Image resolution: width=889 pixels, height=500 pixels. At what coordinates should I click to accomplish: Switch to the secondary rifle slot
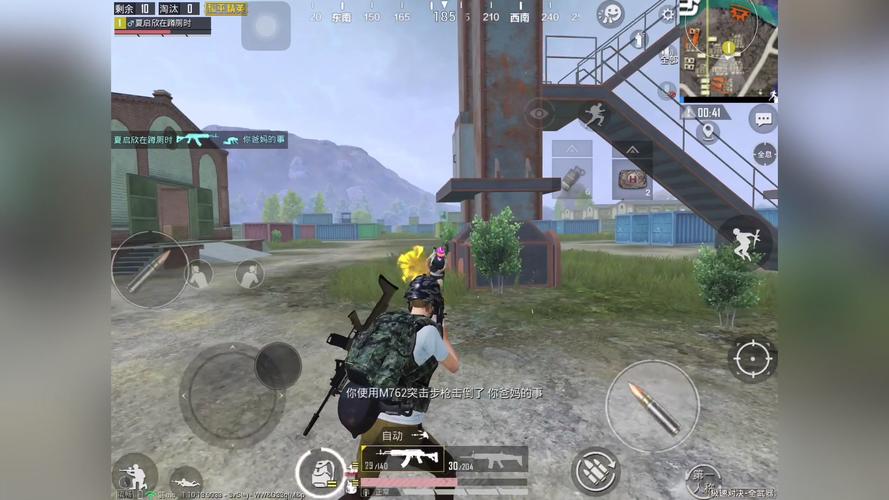488,460
